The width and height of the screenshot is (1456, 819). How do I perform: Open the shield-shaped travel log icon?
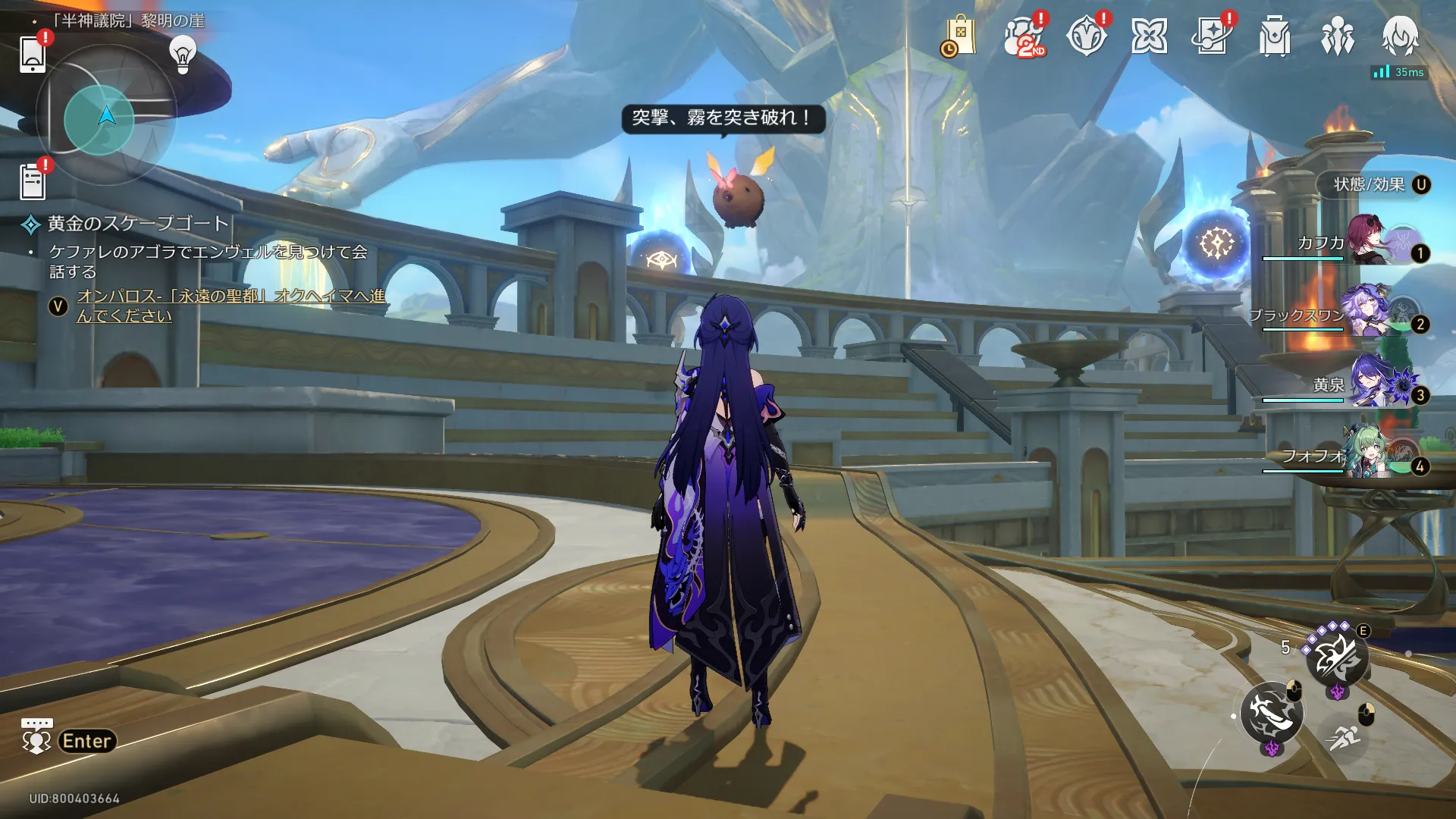(x=1086, y=37)
